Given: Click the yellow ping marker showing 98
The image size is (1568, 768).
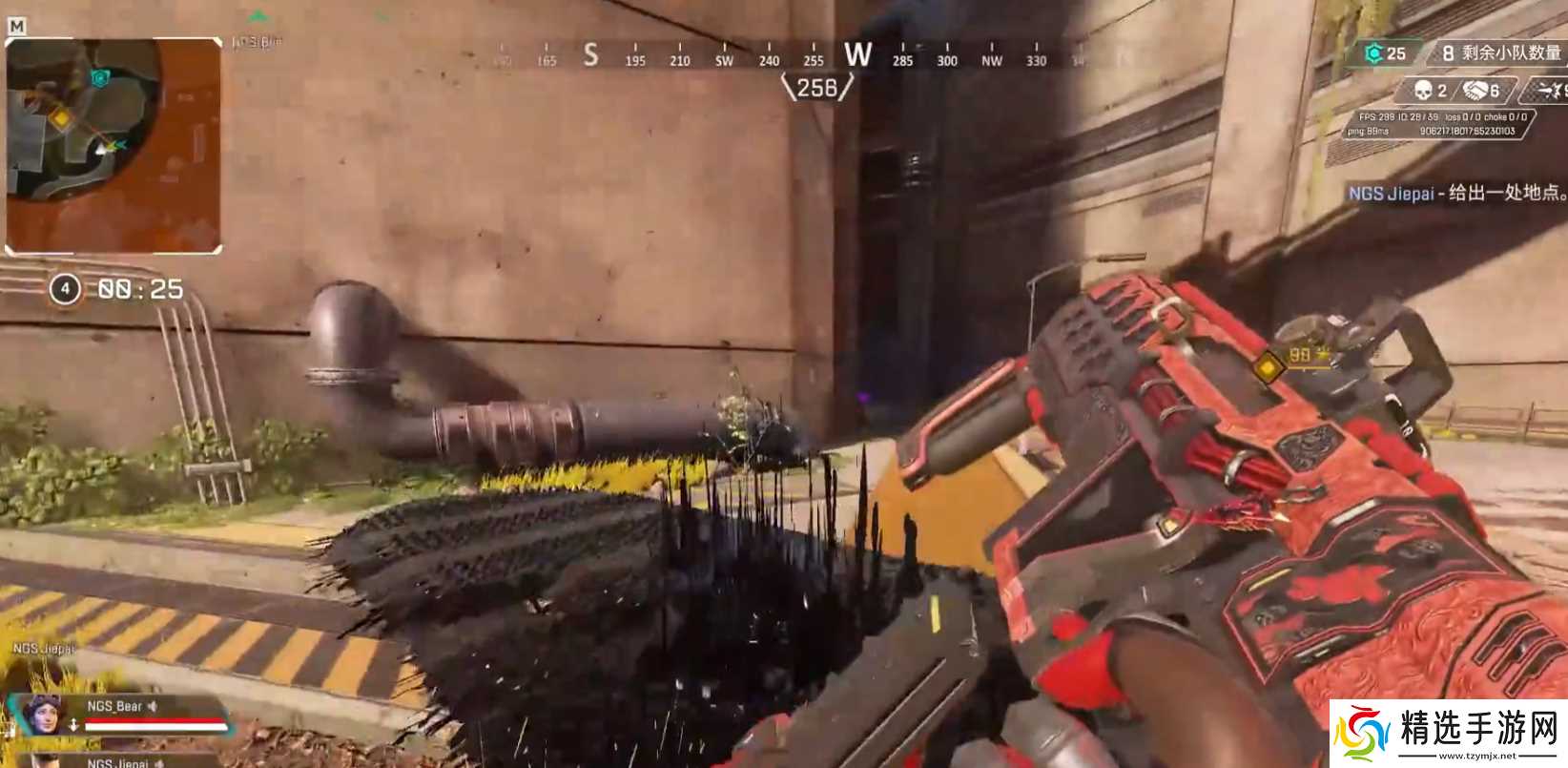Looking at the screenshot, I should [x=1270, y=365].
